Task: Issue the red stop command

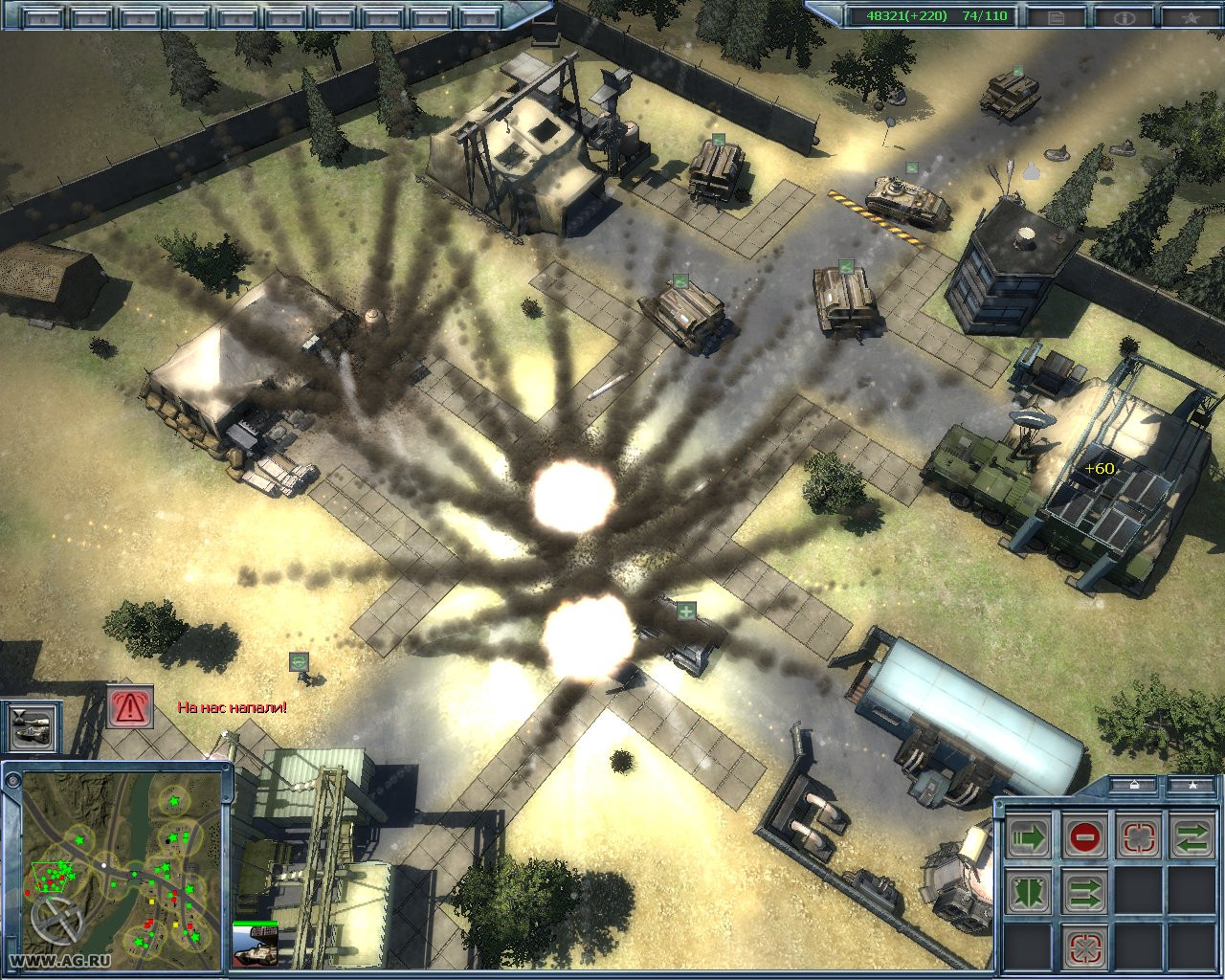Action: pos(1084,838)
